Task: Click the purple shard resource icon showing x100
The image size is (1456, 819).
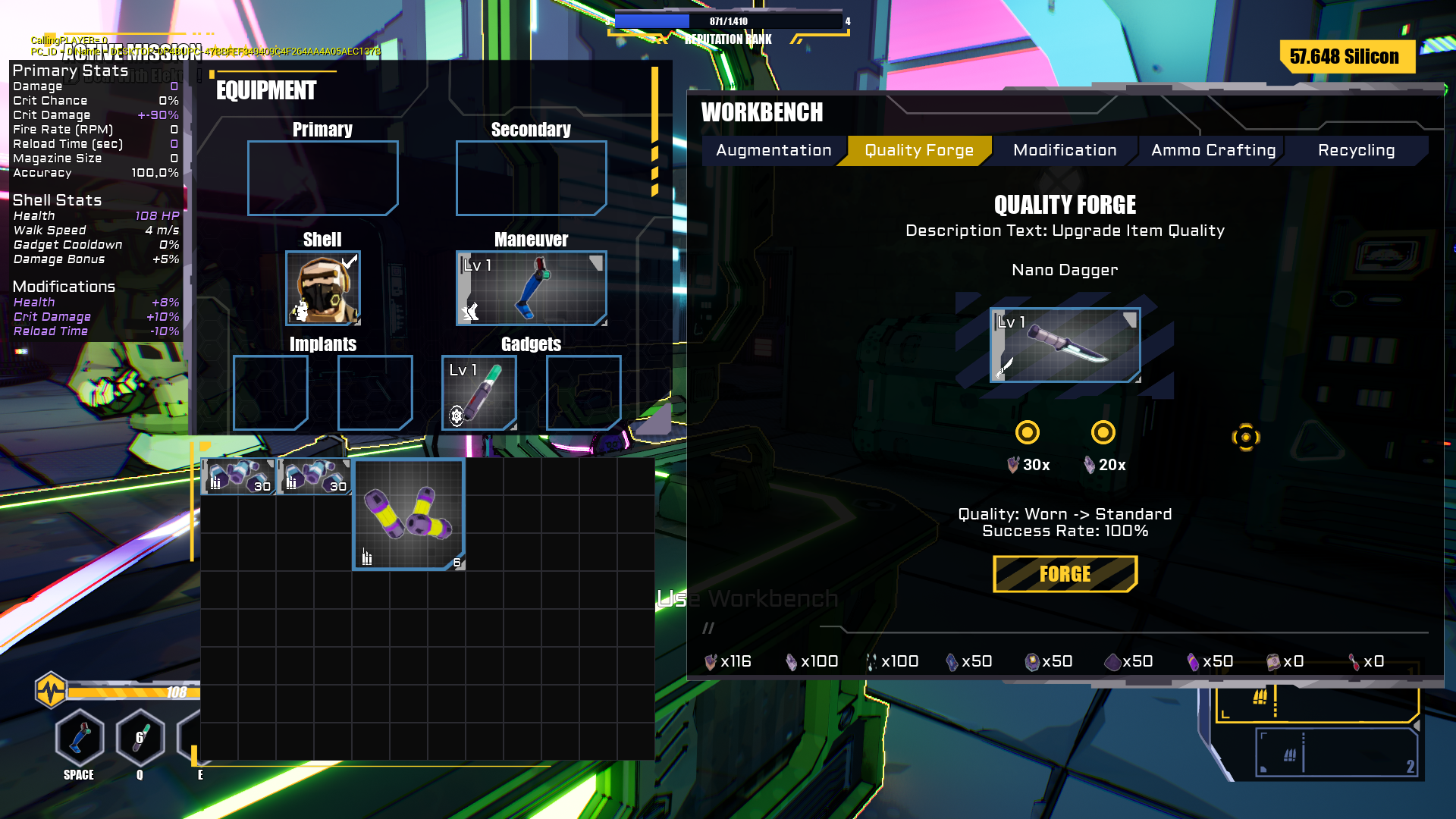Action: tap(792, 661)
